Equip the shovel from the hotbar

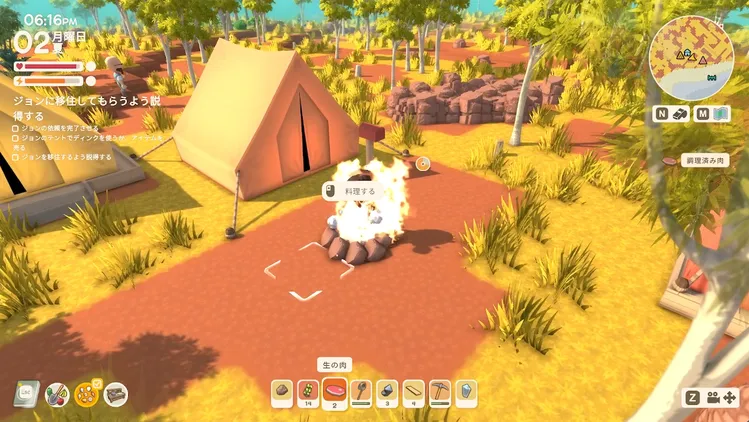click(360, 391)
